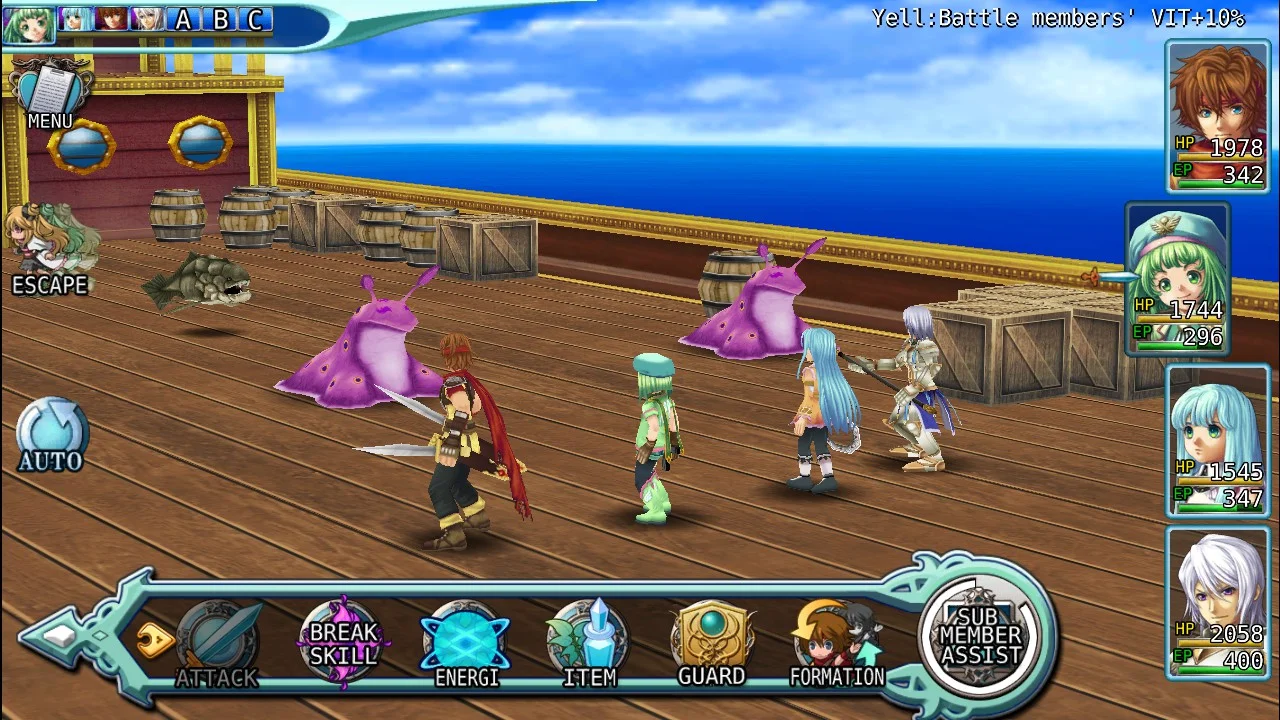
Task: Select the red-haired hero status portrait
Action: (x=1217, y=116)
